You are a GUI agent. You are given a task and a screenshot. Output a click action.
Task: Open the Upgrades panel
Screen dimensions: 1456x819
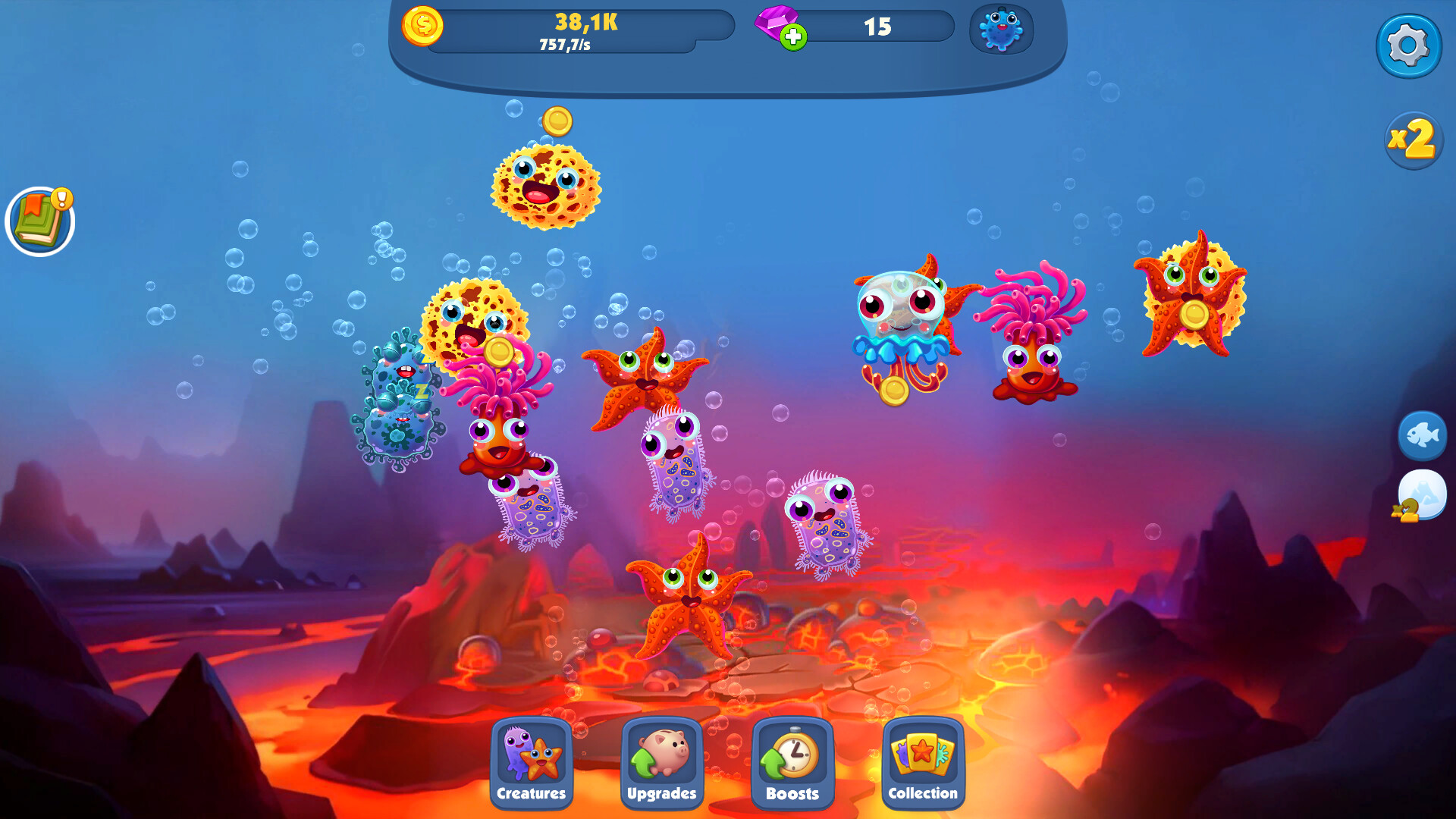tap(661, 766)
